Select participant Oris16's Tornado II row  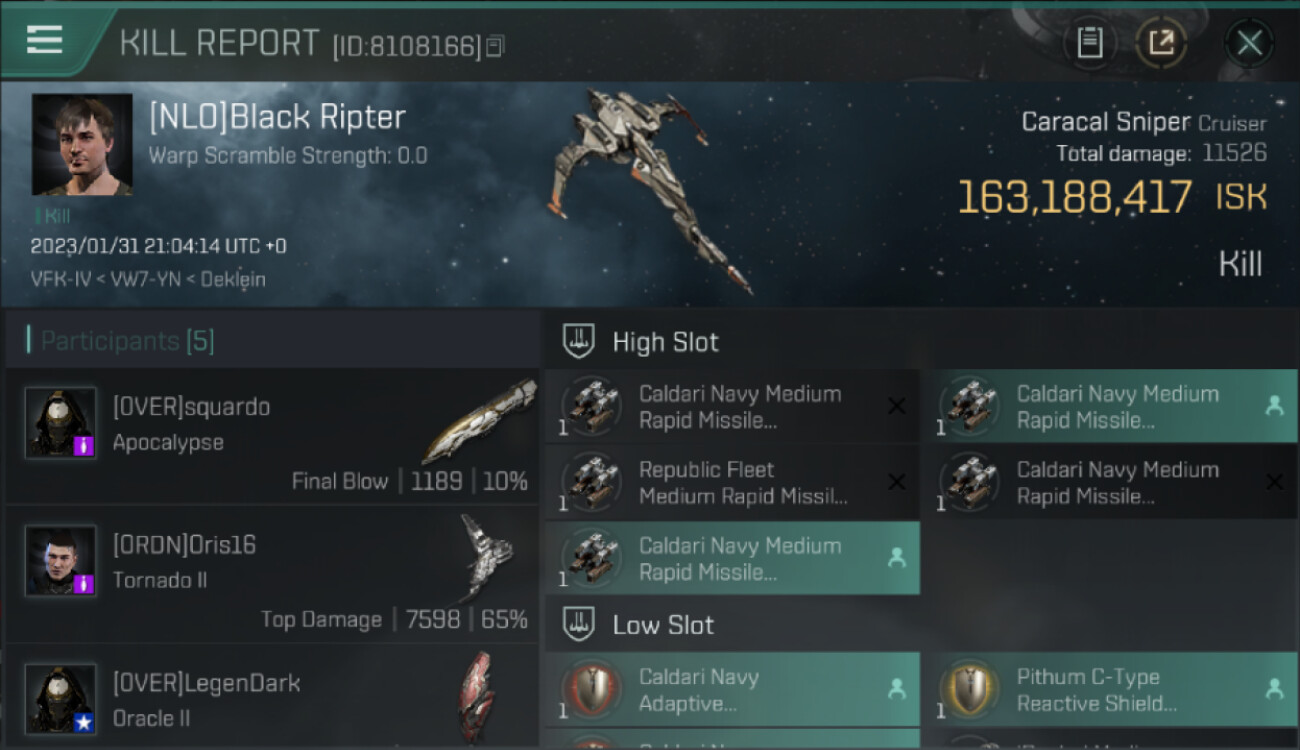pos(272,575)
